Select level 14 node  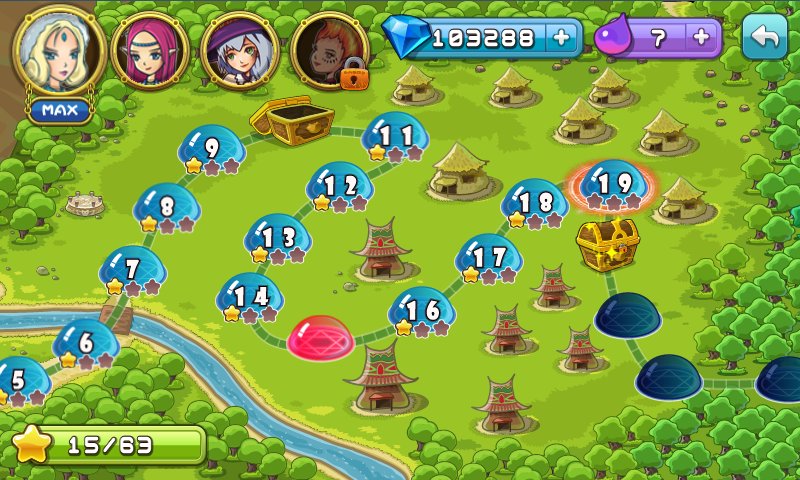coord(250,297)
